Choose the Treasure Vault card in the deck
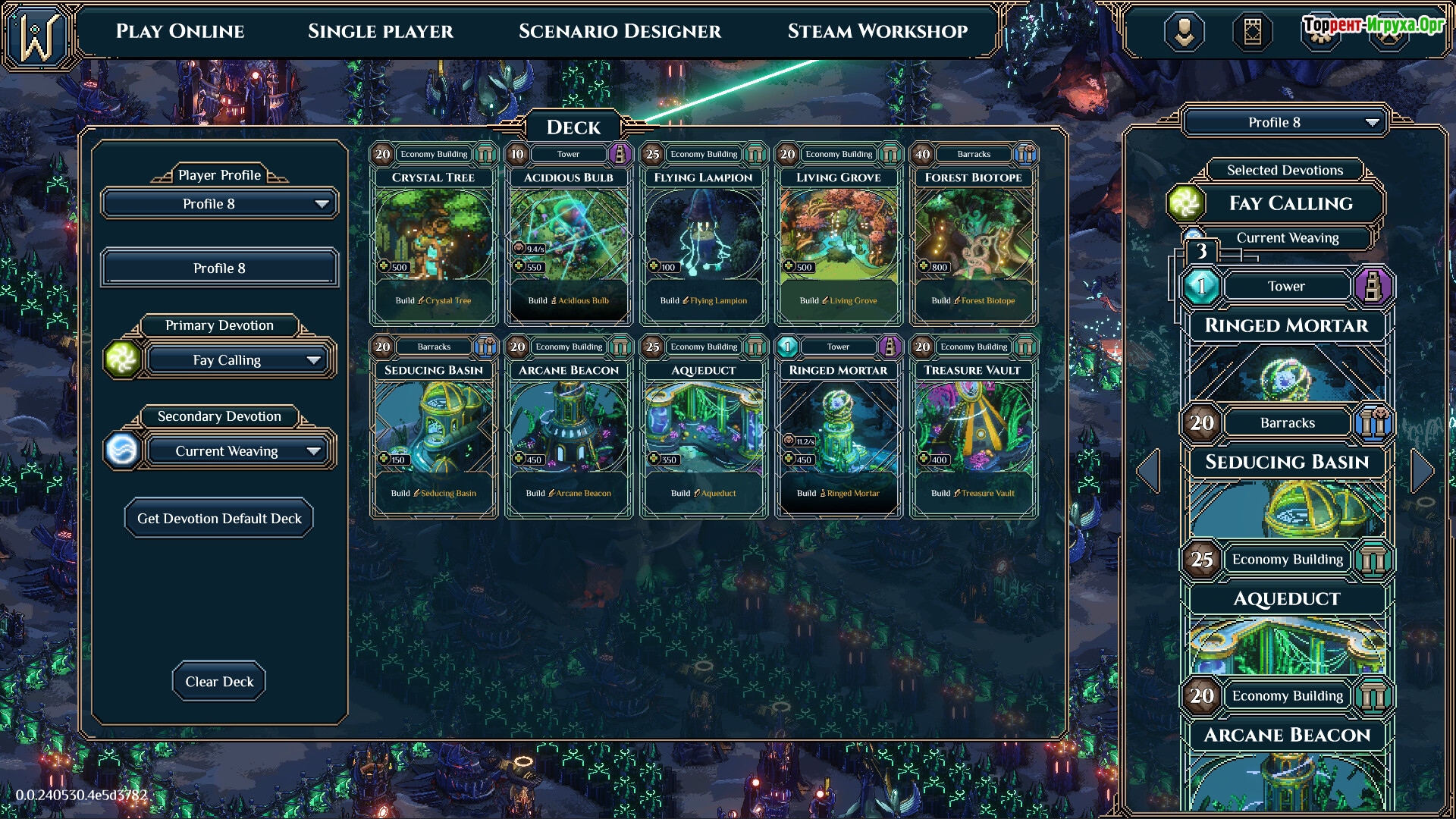Viewport: 1456px width, 819px height. point(974,428)
